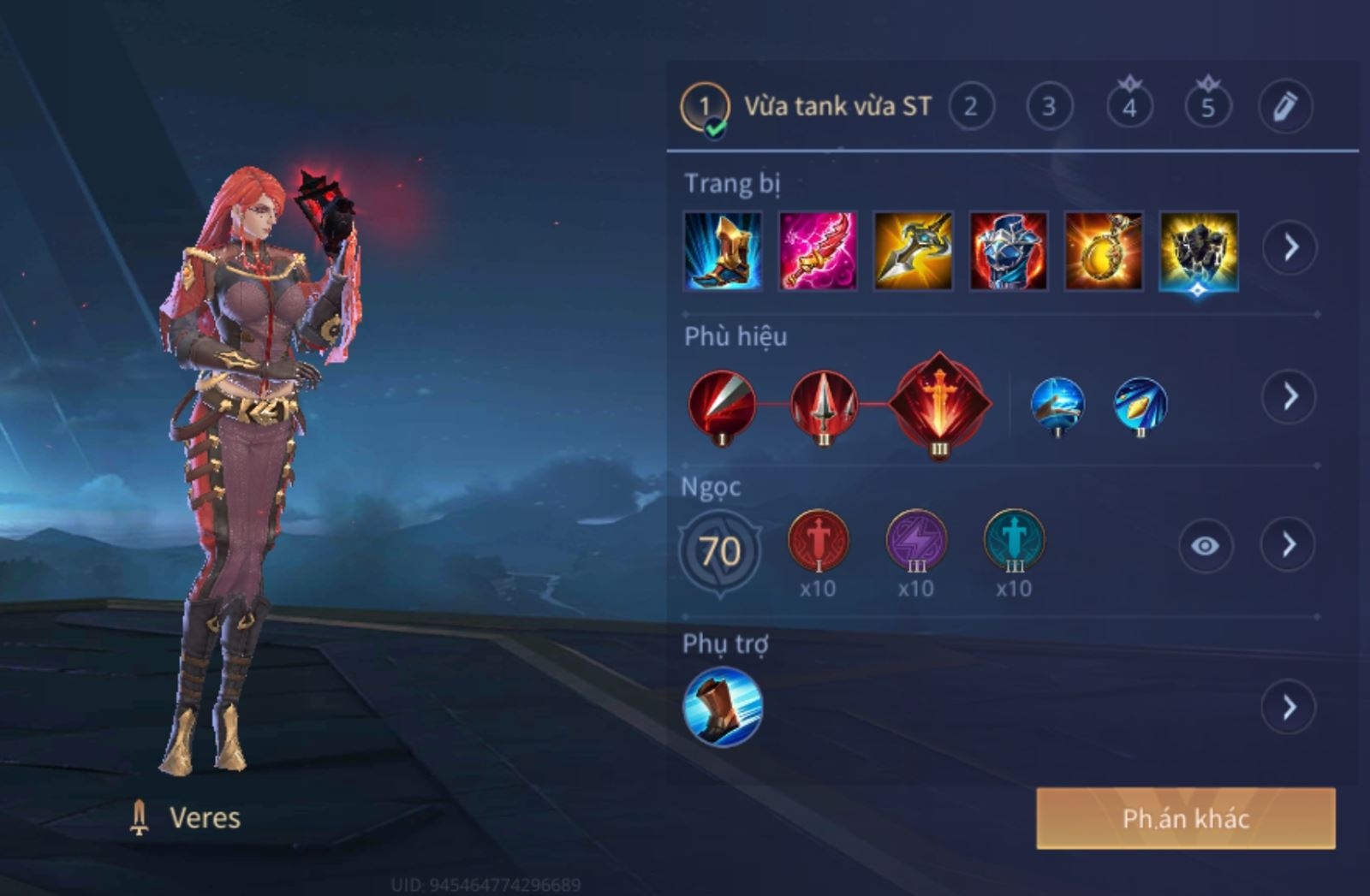Open the Trang bị equipment details arrow
Screen dimensions: 1370x896
point(1290,247)
